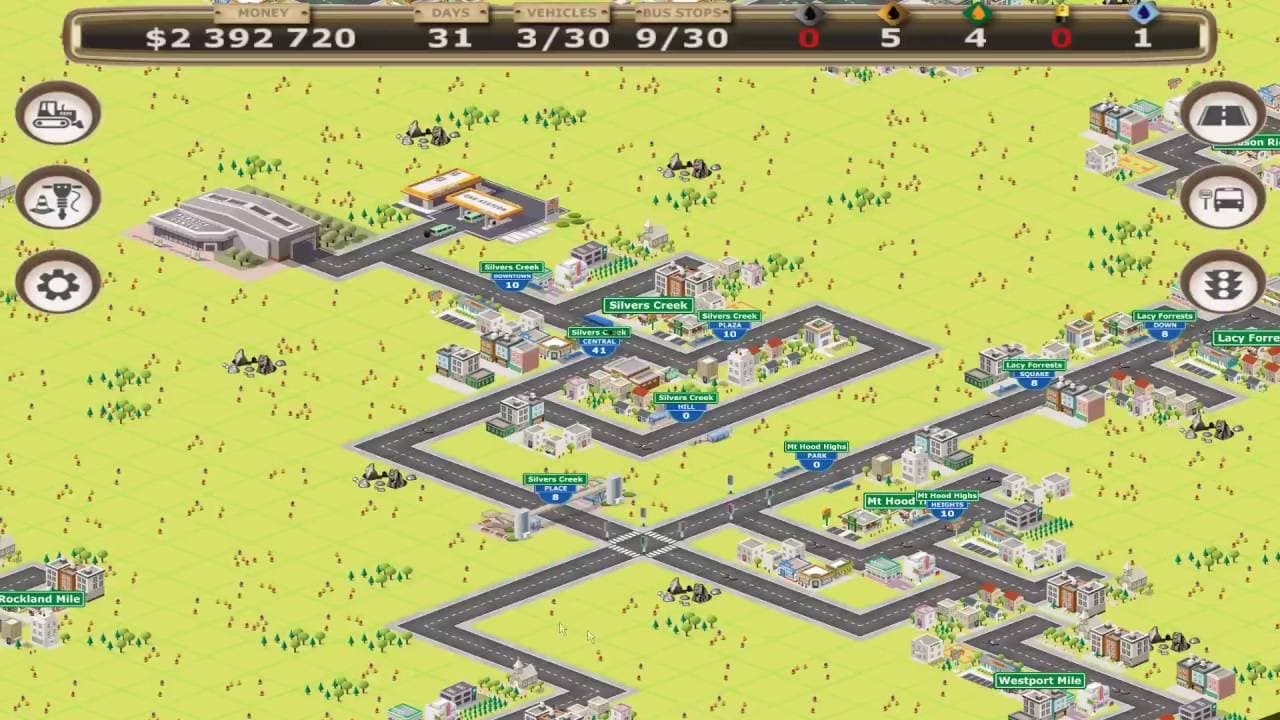The height and width of the screenshot is (720, 1280).
Task: Click the BUS STOPS header label
Action: pyautogui.click(x=680, y=13)
